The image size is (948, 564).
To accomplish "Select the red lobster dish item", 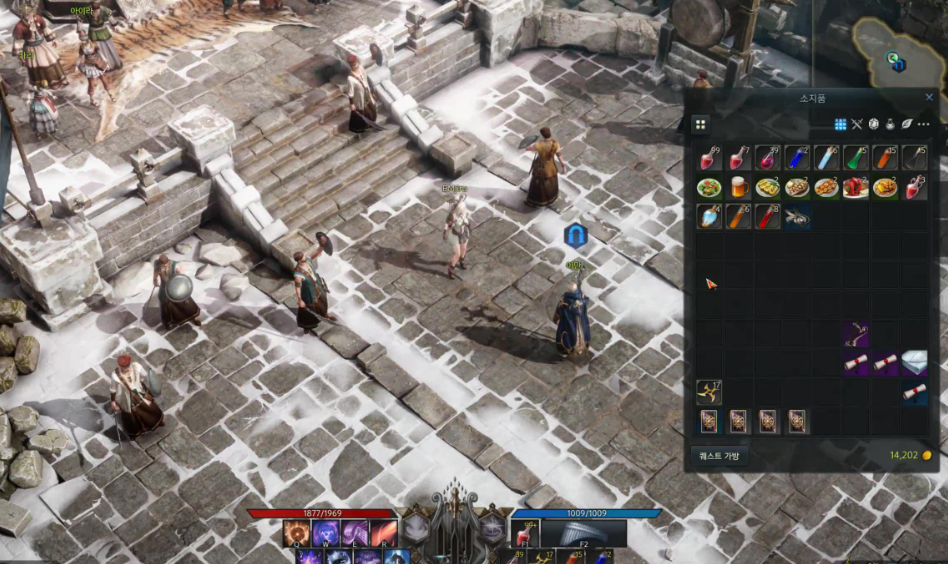I will [x=855, y=187].
